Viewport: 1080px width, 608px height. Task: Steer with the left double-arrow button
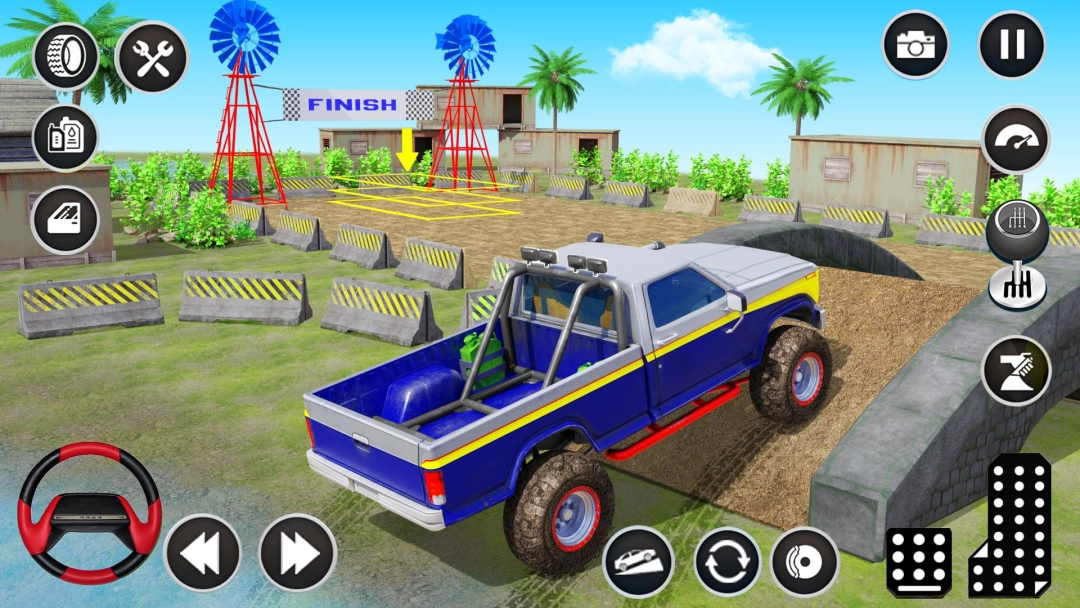click(x=202, y=552)
